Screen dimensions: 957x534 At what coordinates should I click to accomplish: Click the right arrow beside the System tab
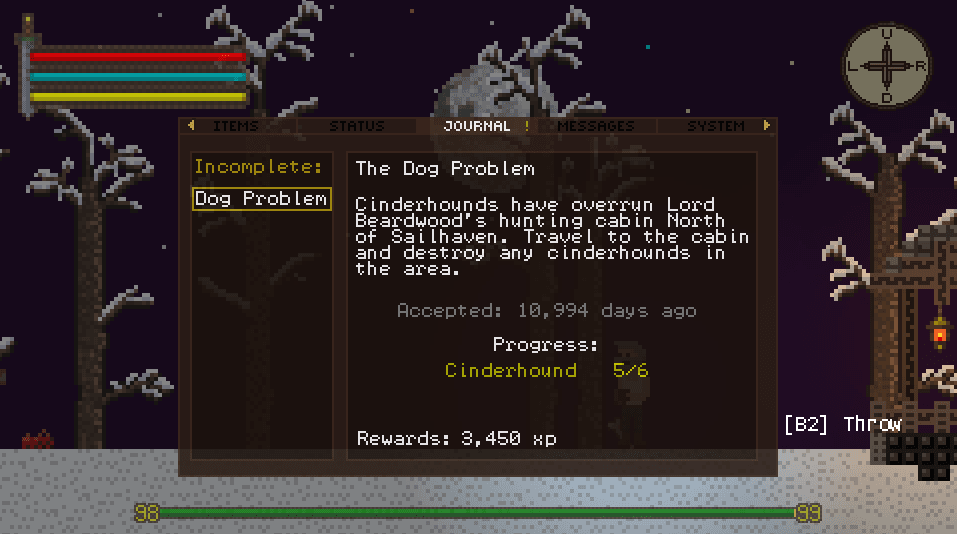[767, 126]
